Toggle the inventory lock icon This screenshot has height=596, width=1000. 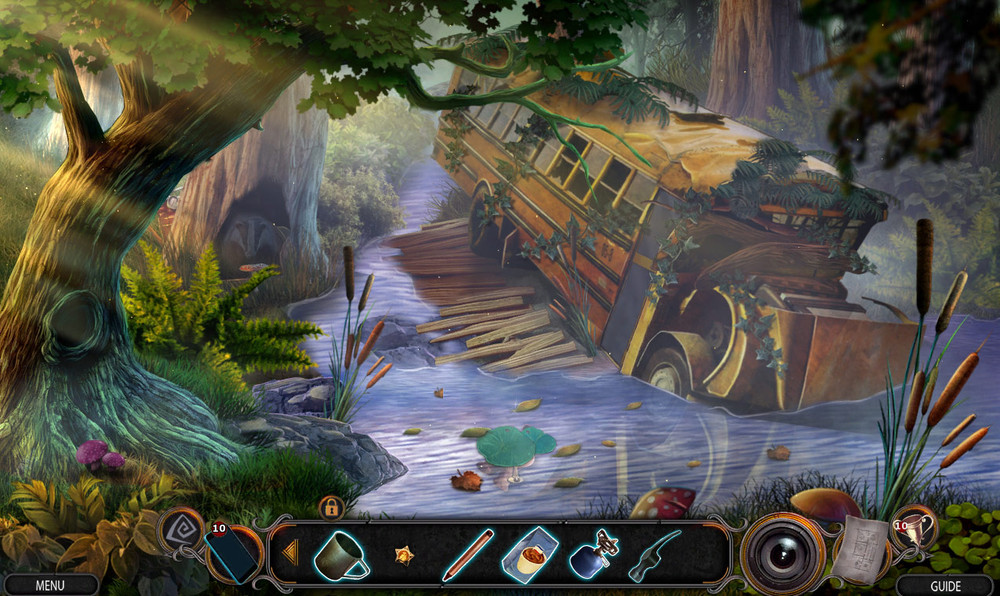tap(332, 507)
